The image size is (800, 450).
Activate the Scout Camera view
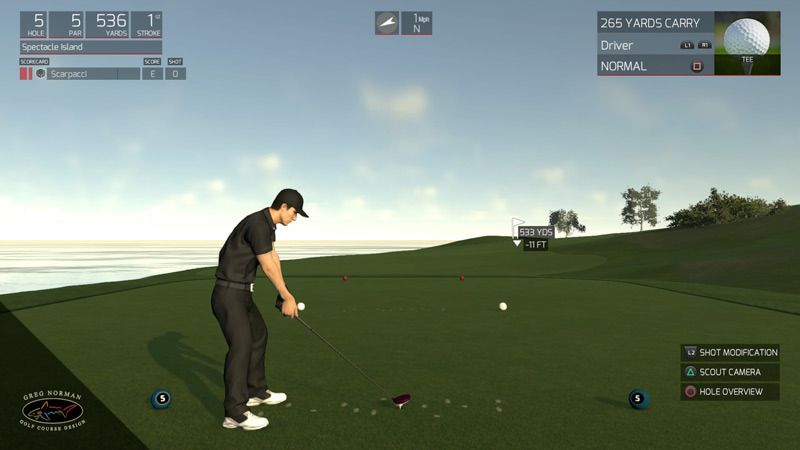point(730,372)
